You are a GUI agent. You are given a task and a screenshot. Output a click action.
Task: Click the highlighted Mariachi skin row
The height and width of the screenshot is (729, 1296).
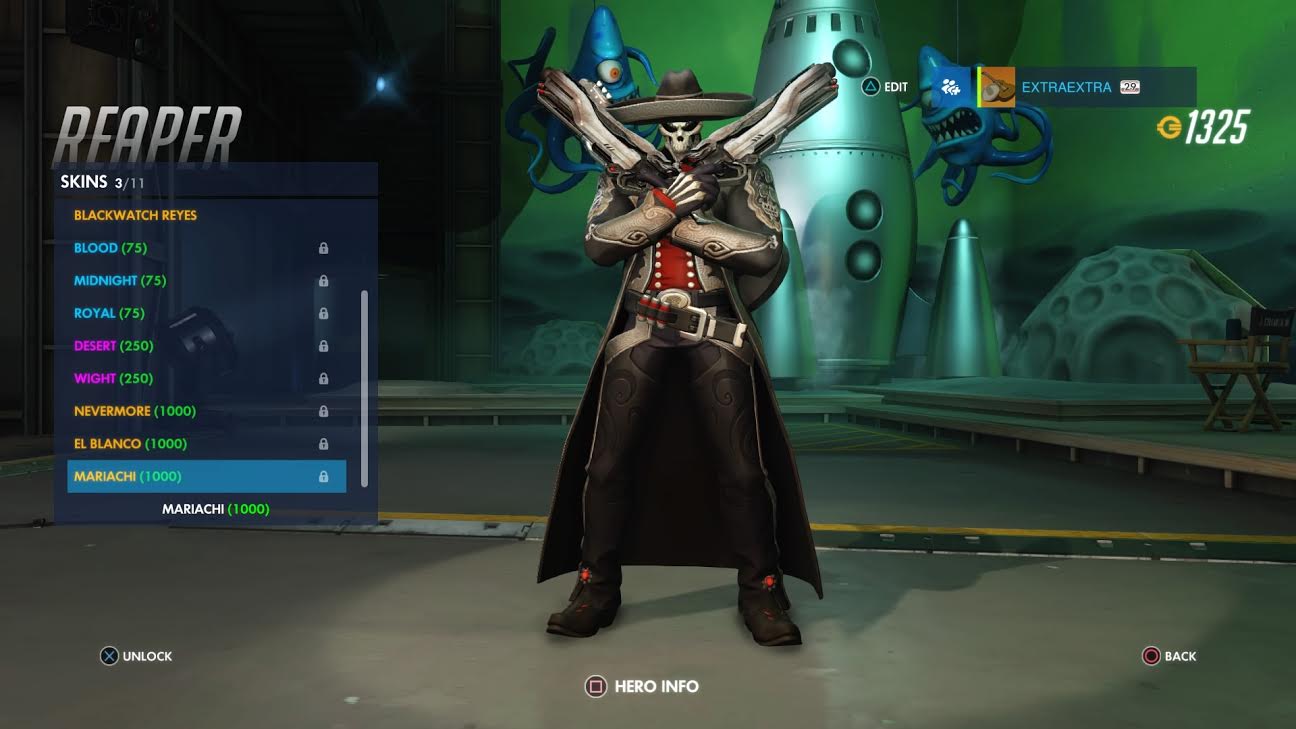[206, 477]
